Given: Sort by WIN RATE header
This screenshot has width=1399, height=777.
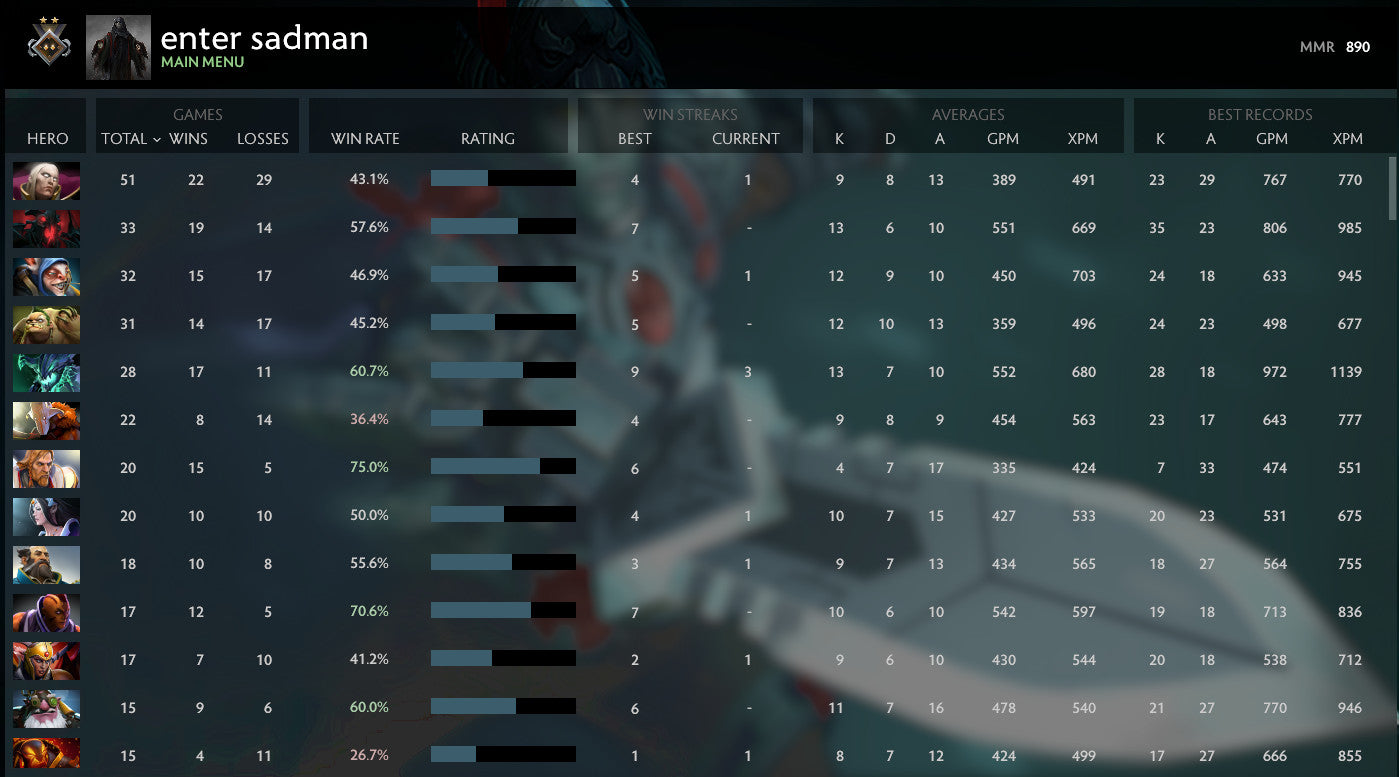Looking at the screenshot, I should 363,139.
